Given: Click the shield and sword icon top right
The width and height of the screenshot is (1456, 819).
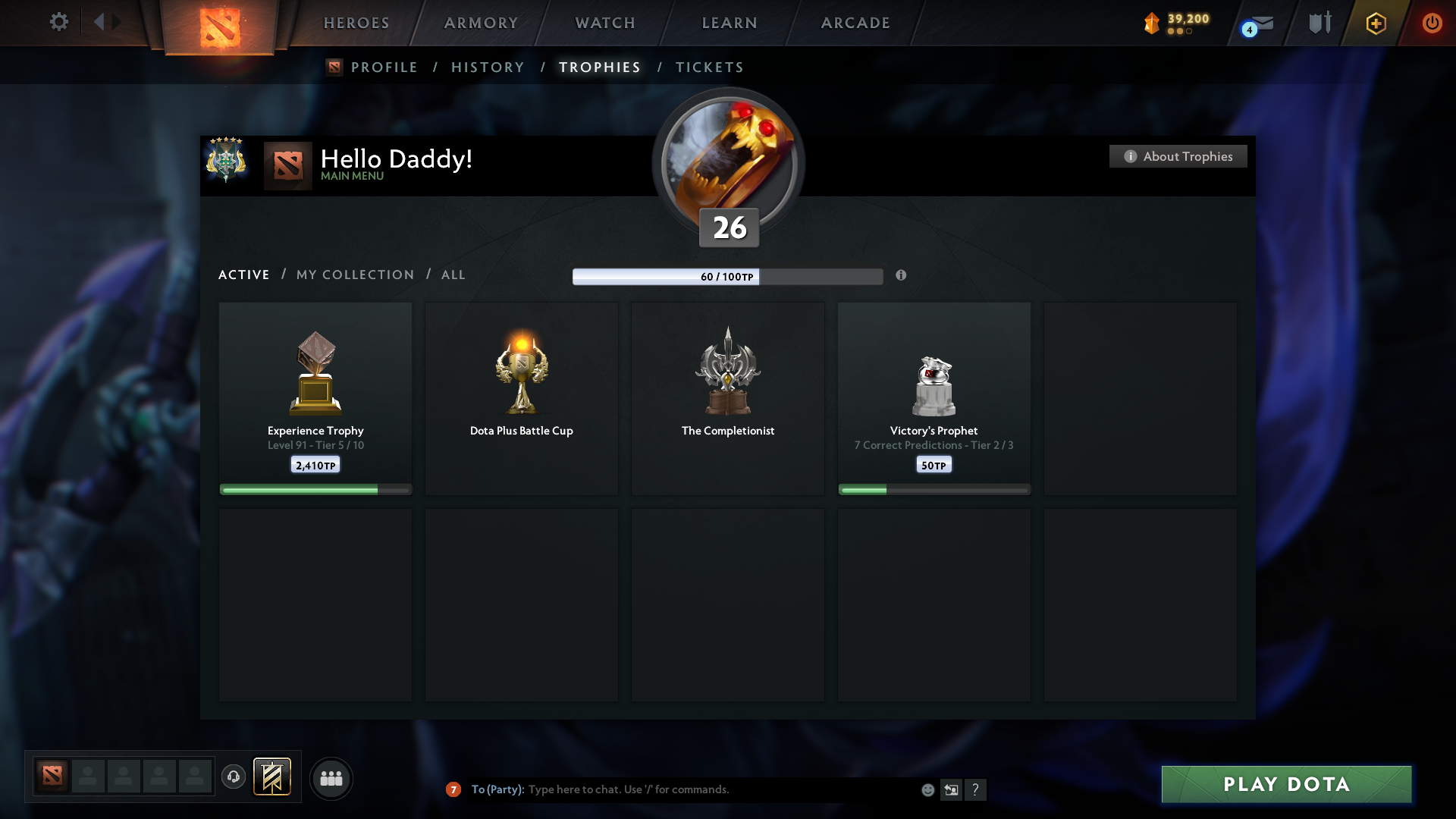Looking at the screenshot, I should (1319, 23).
